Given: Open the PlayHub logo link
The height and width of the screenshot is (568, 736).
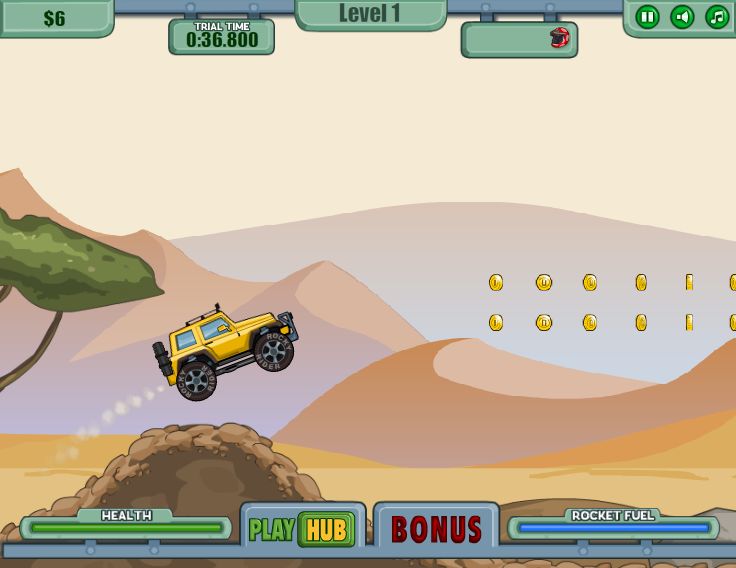Looking at the screenshot, I should click(302, 528).
